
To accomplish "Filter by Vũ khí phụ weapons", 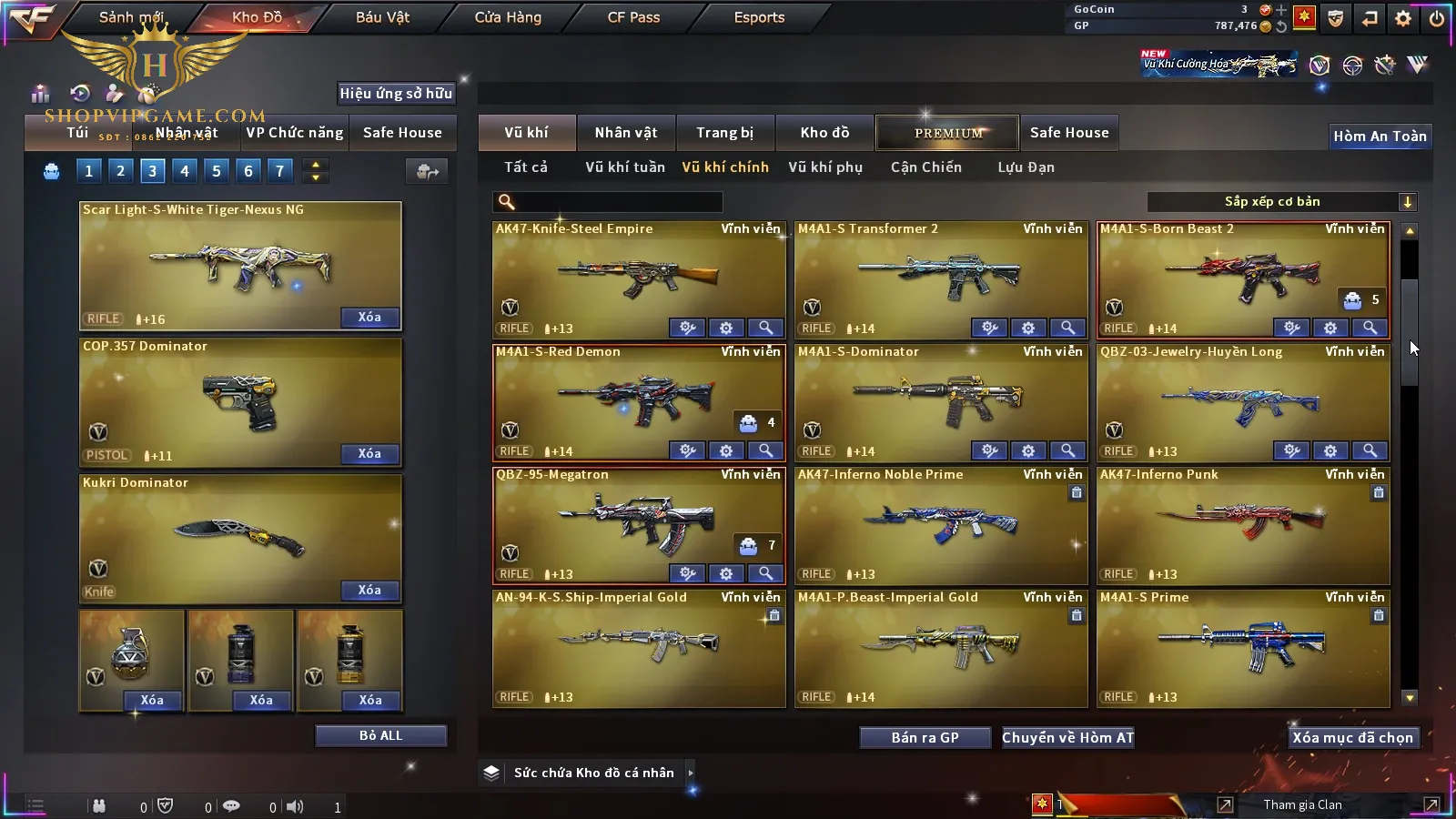I will 824,167.
